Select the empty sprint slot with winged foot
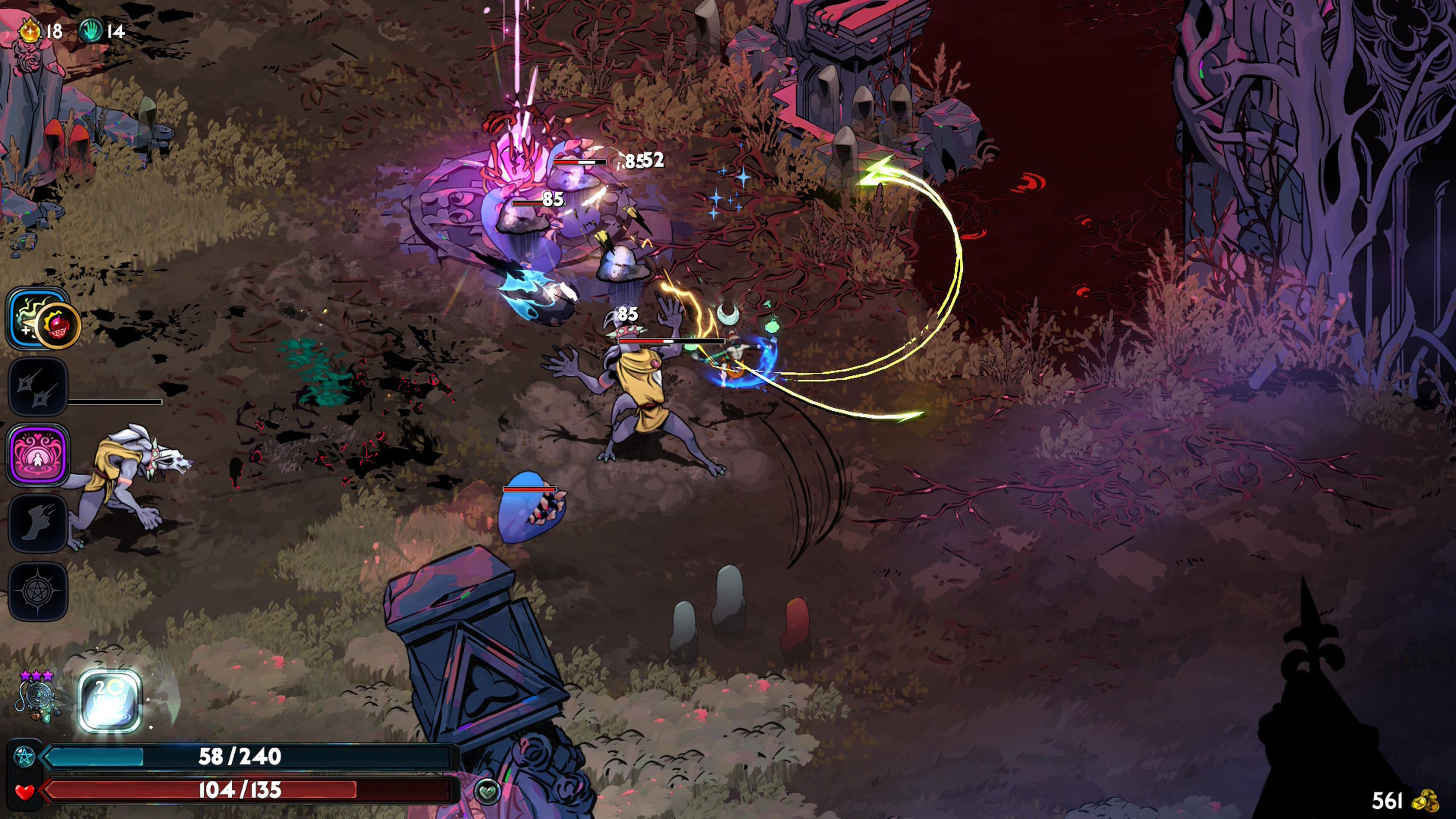1456x819 pixels. pyautogui.click(x=37, y=523)
